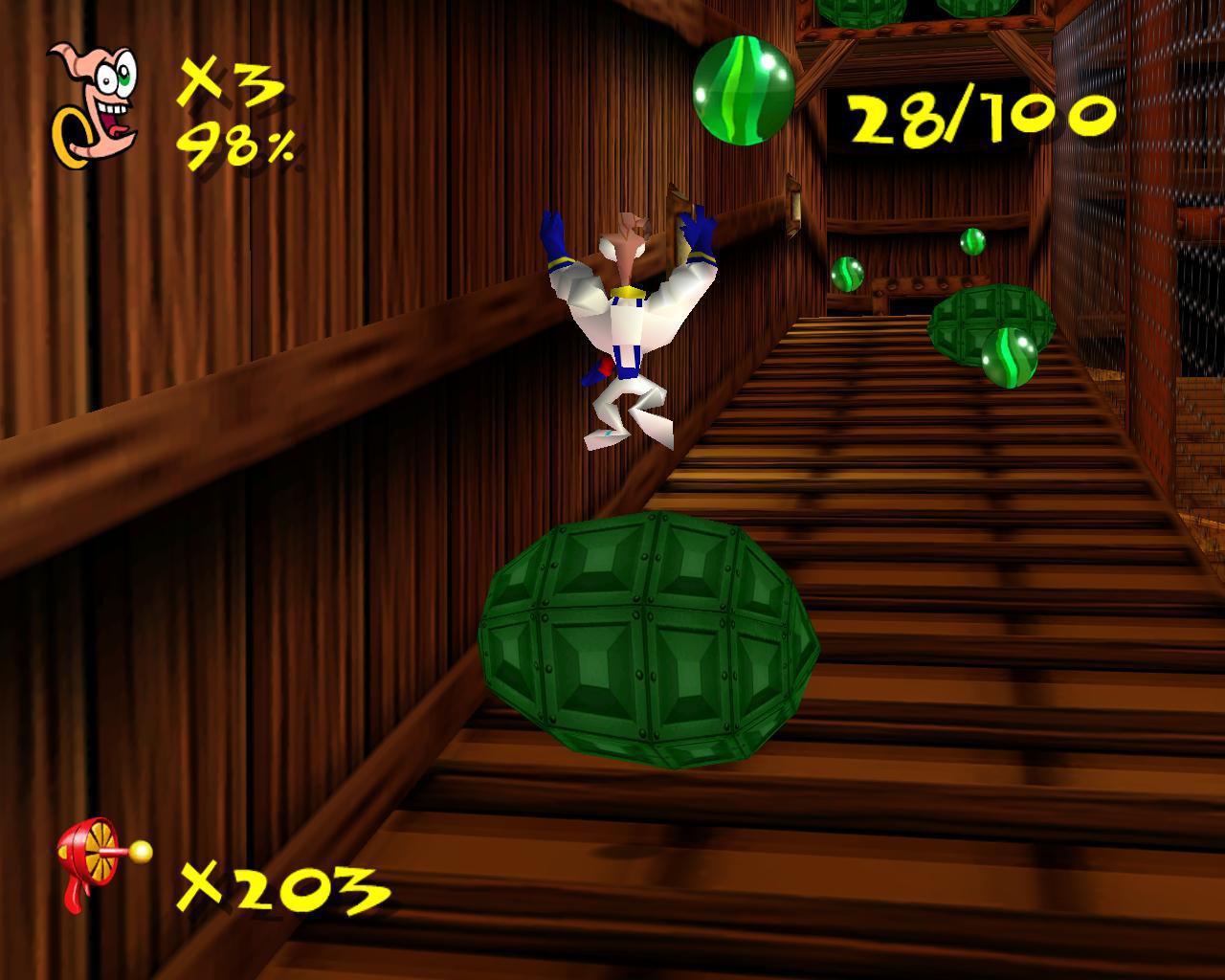1225x980 pixels.
Task: Click the large green ball near the ceiling
Action: pyautogui.click(x=742, y=91)
